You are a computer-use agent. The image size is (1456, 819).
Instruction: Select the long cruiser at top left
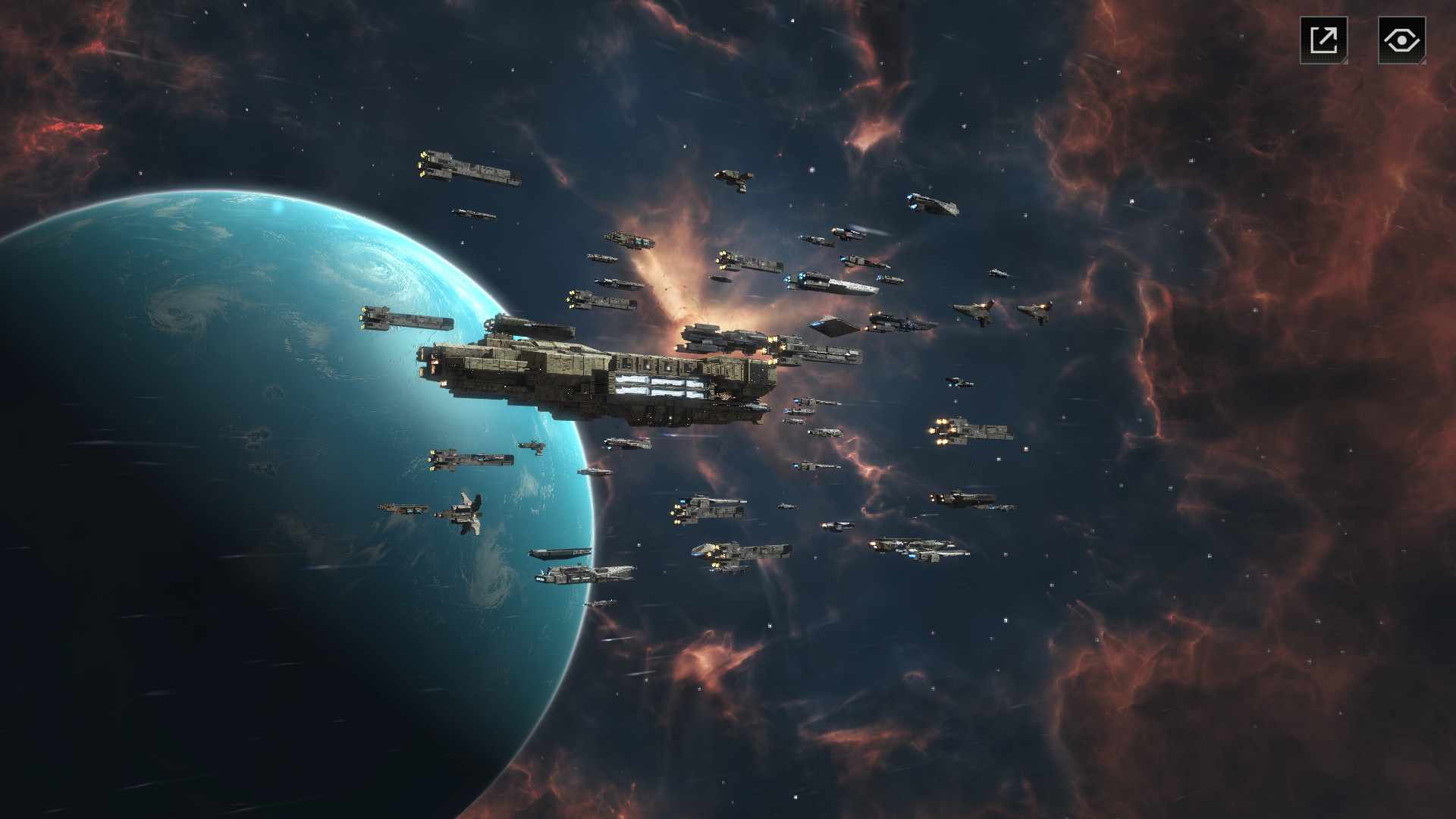click(x=470, y=167)
